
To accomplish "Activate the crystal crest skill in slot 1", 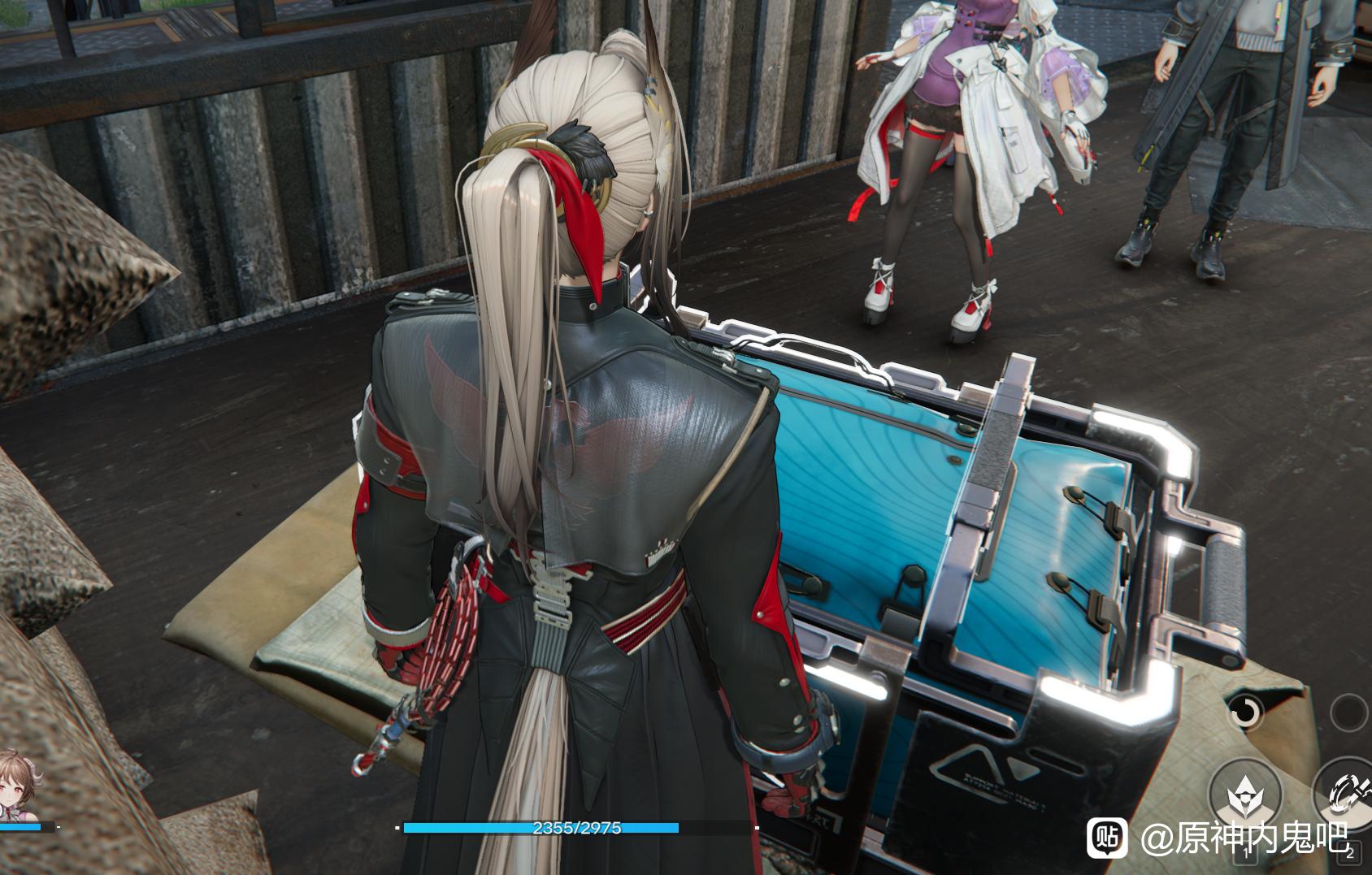I will click(x=1244, y=795).
